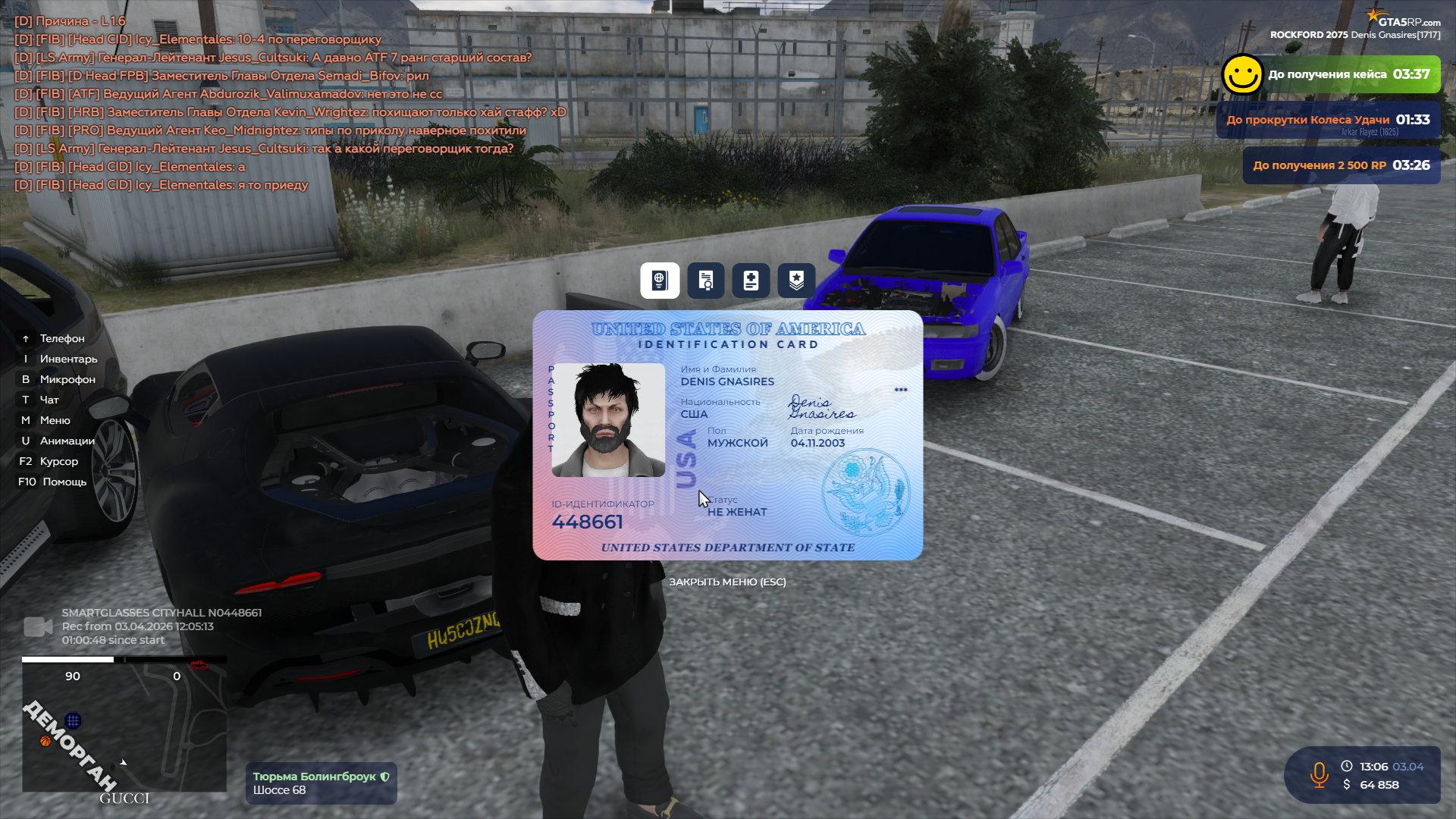Click the minimap with Деморган label

[124, 726]
